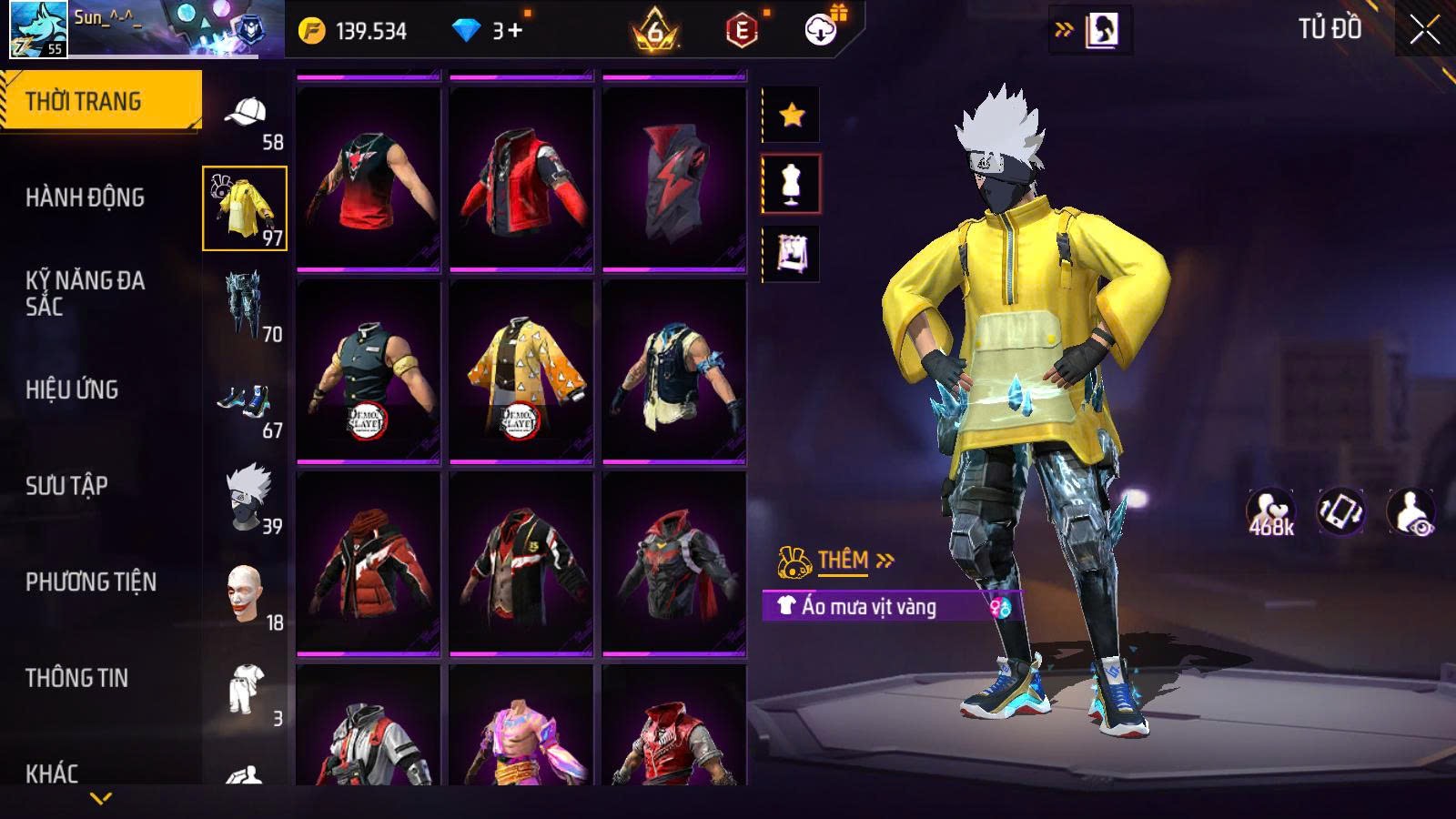This screenshot has height=819, width=1456.
Task: Show the shoes category with 67 items
Action: click(x=246, y=405)
